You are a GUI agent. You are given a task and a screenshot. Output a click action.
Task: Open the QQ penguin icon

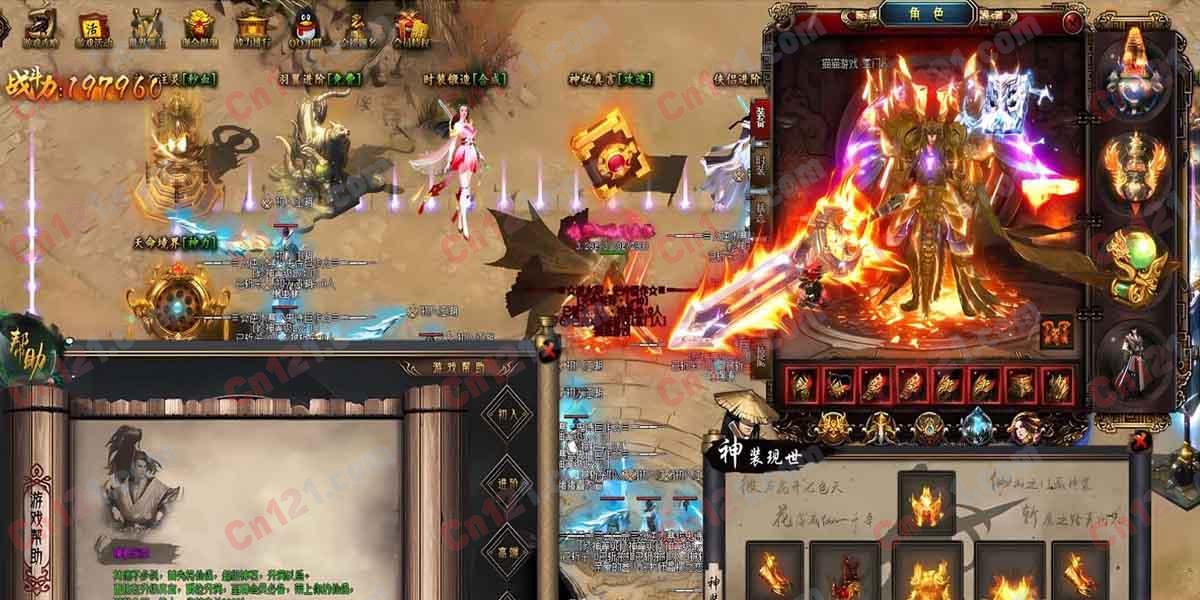click(x=304, y=26)
